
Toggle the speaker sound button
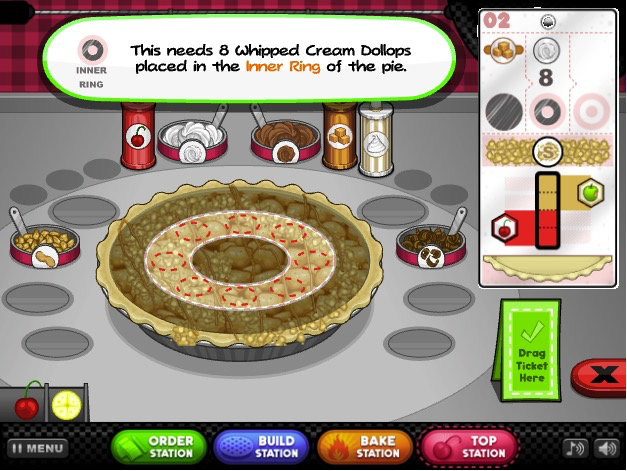click(606, 448)
